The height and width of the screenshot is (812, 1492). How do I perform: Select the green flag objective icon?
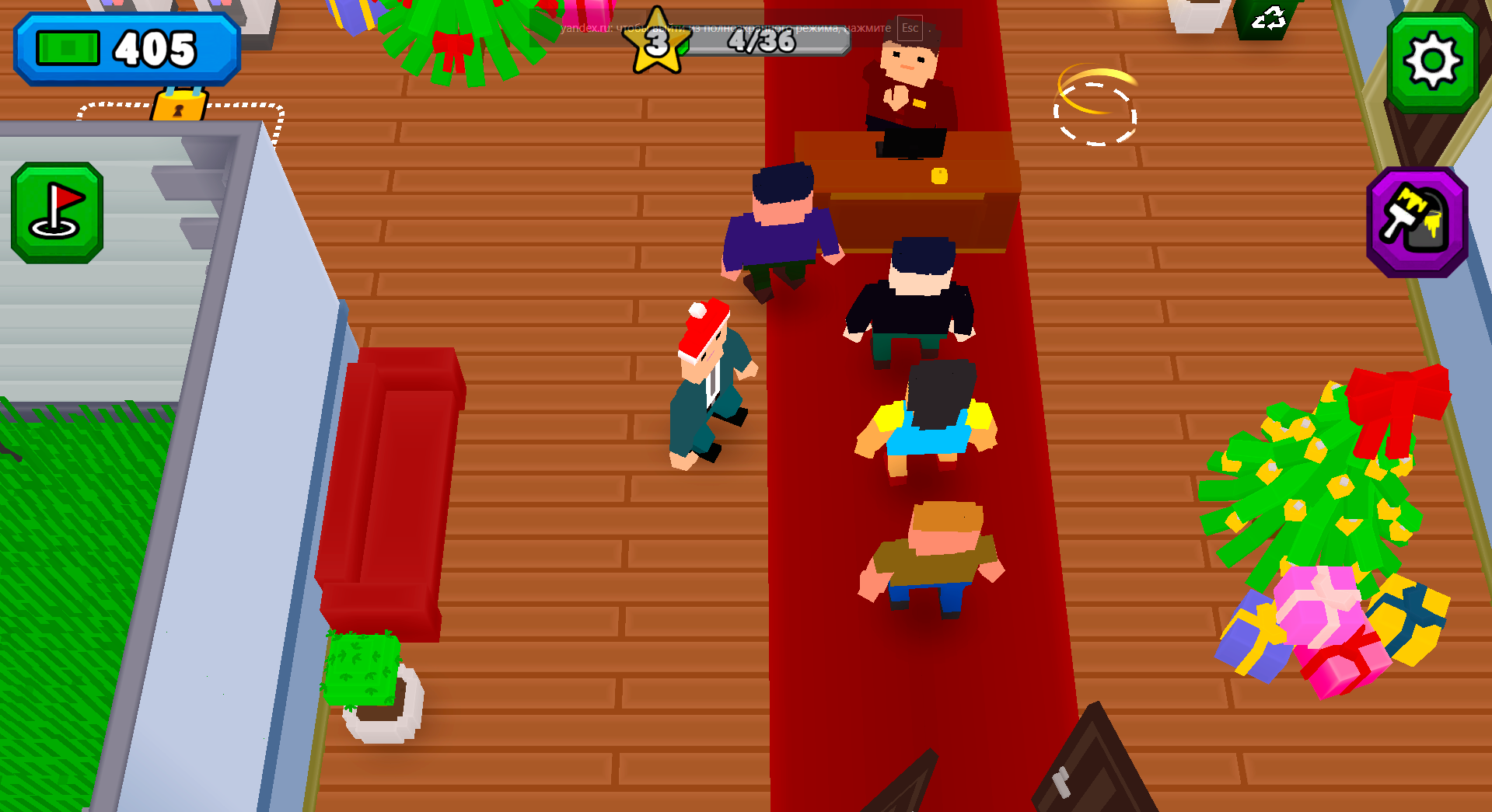(57, 210)
